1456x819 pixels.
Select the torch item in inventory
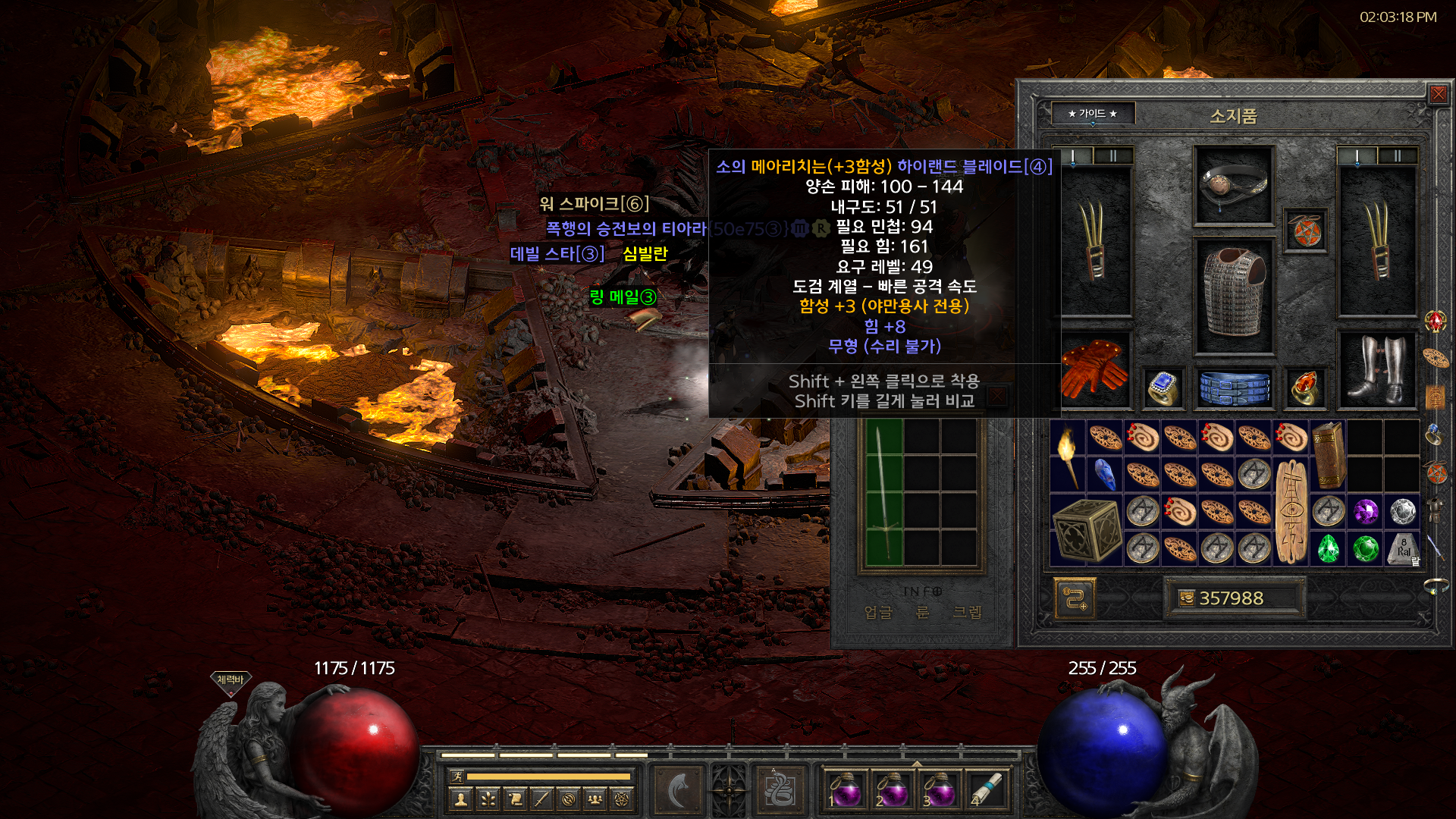1068,455
